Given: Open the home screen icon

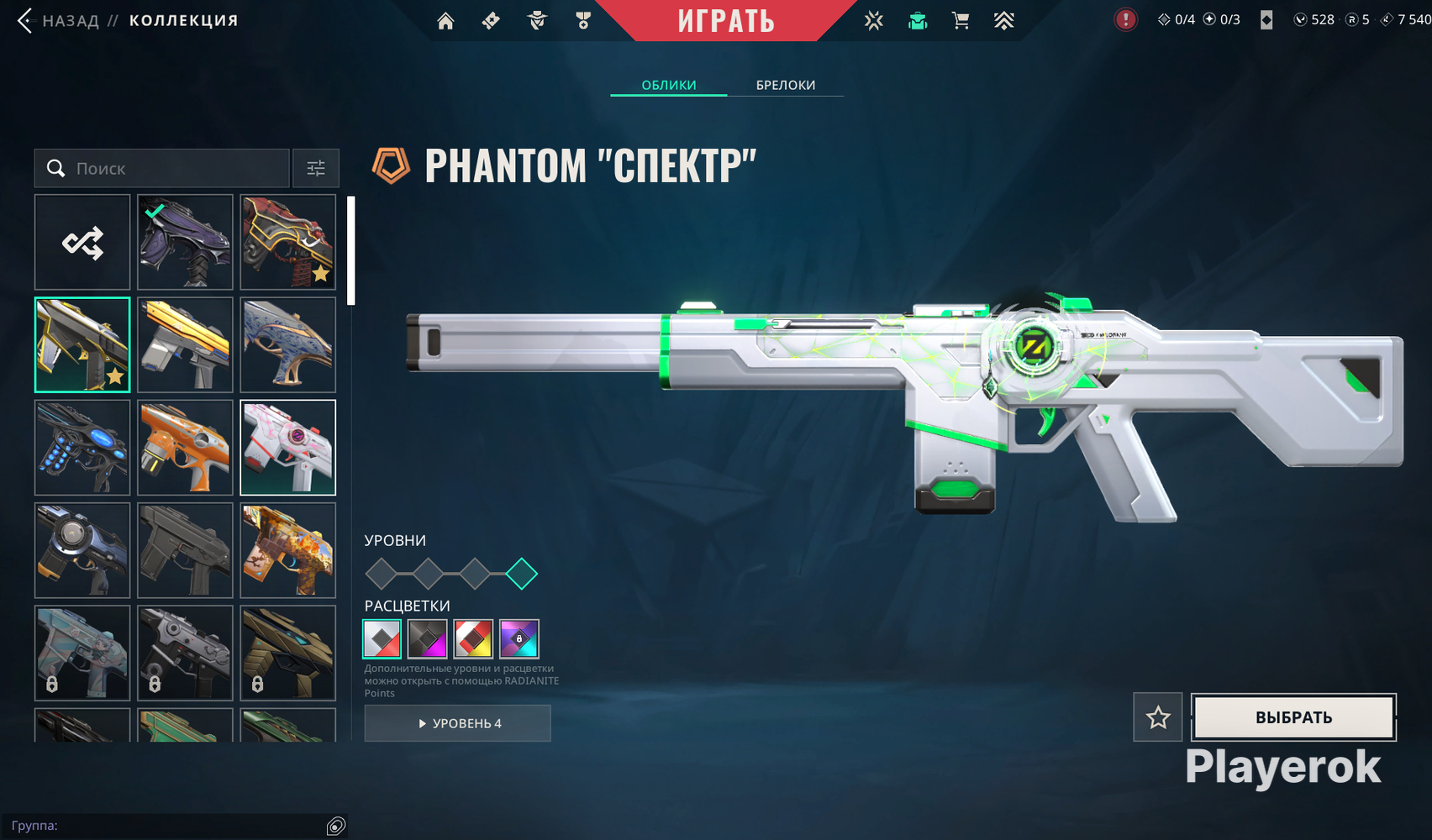Looking at the screenshot, I should click(445, 21).
